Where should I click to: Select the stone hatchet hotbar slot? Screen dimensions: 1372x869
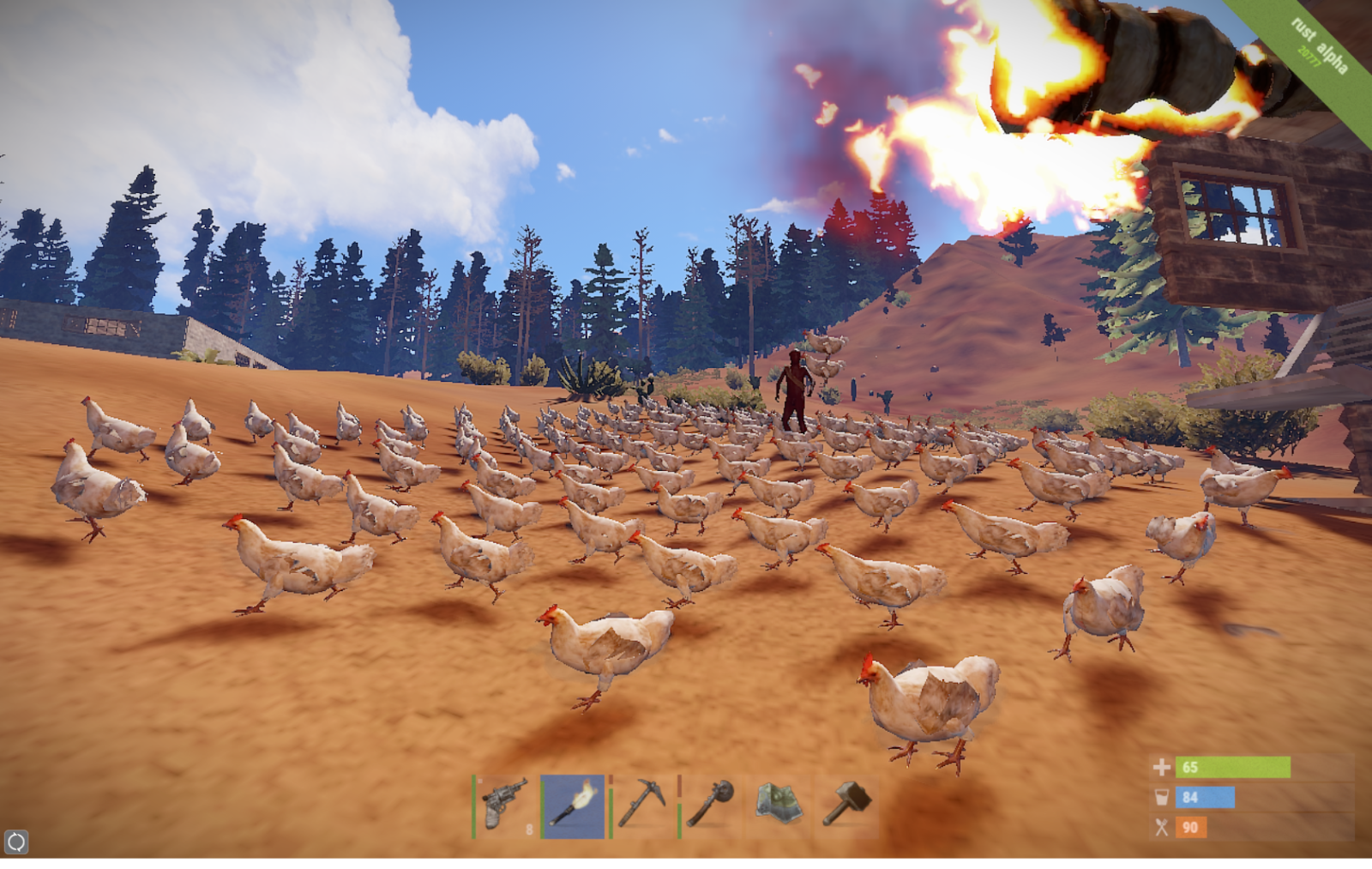click(711, 806)
